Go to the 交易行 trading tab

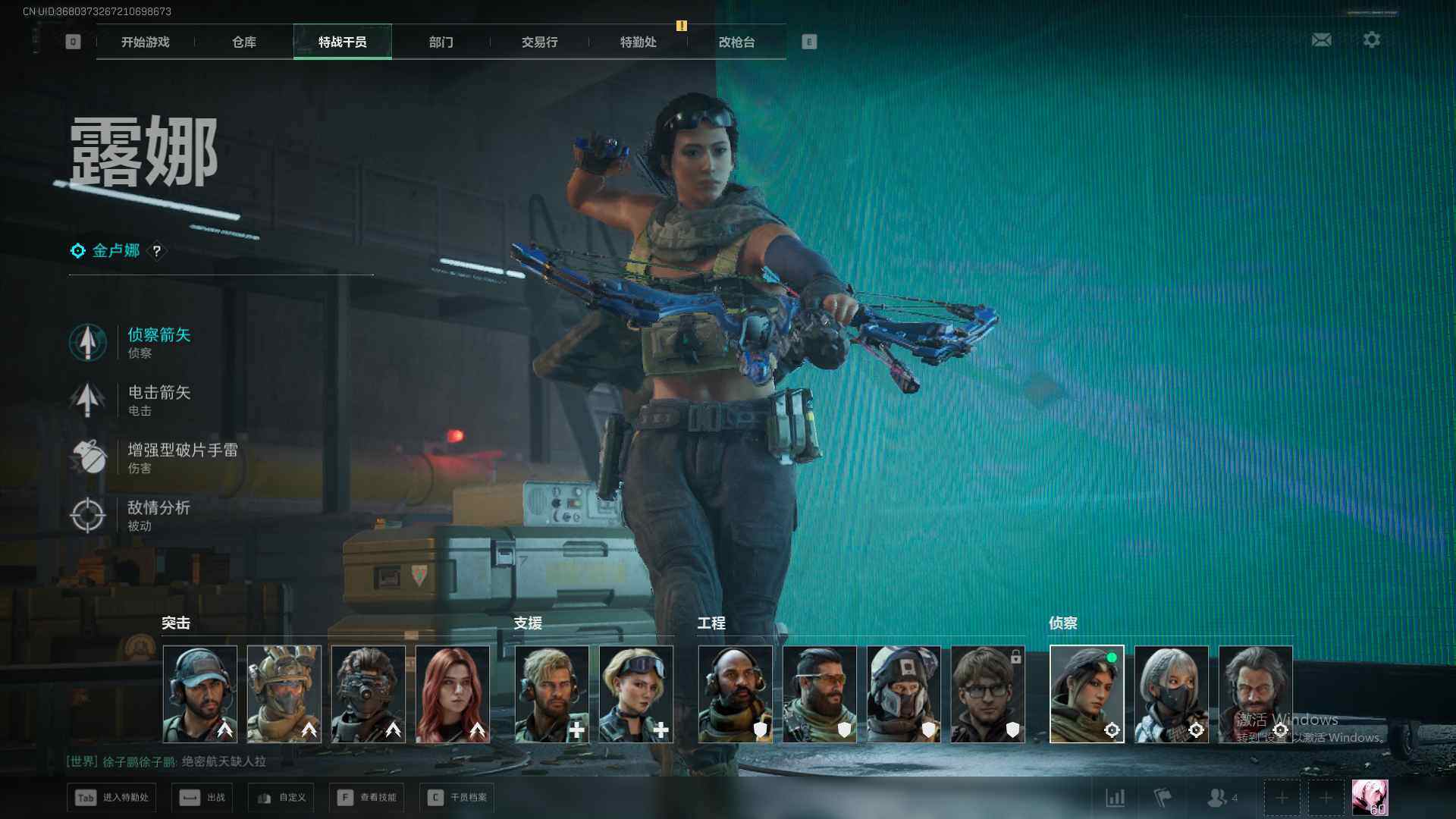[x=539, y=42]
